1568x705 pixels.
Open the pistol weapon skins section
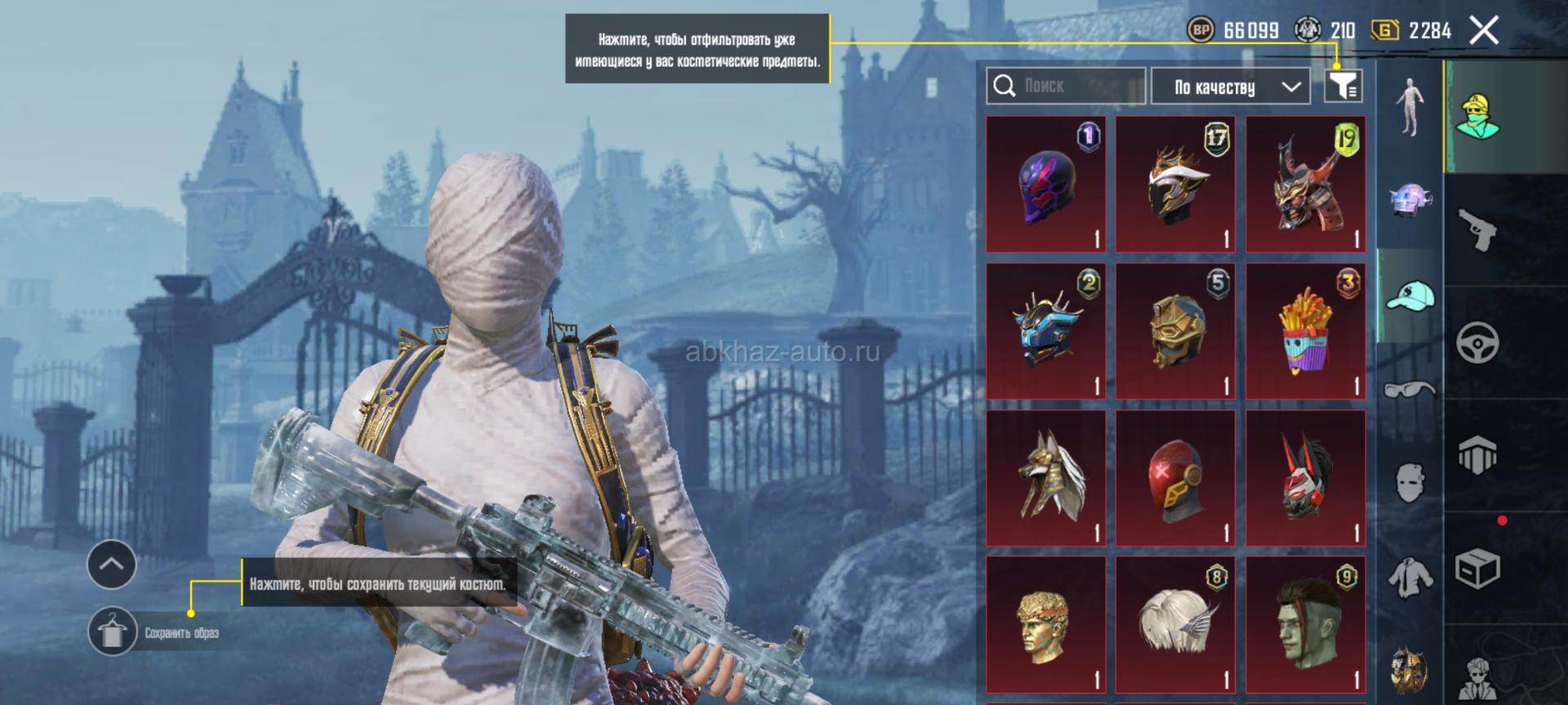click(1478, 231)
